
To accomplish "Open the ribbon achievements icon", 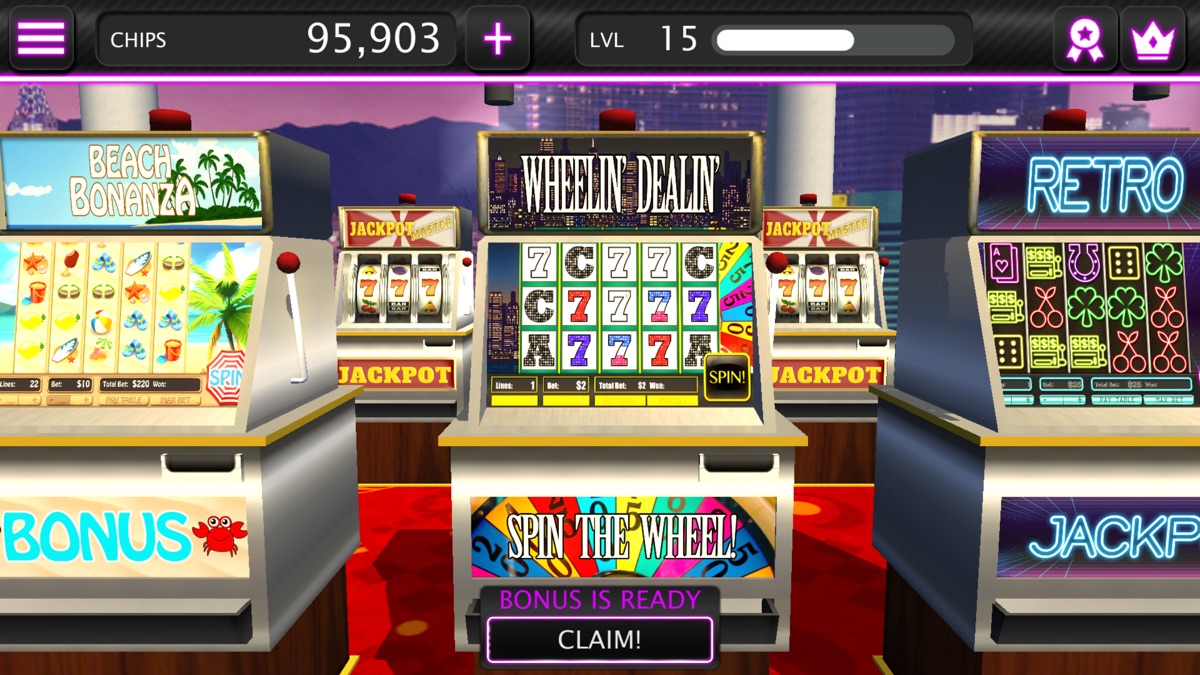I will pyautogui.click(x=1085, y=40).
